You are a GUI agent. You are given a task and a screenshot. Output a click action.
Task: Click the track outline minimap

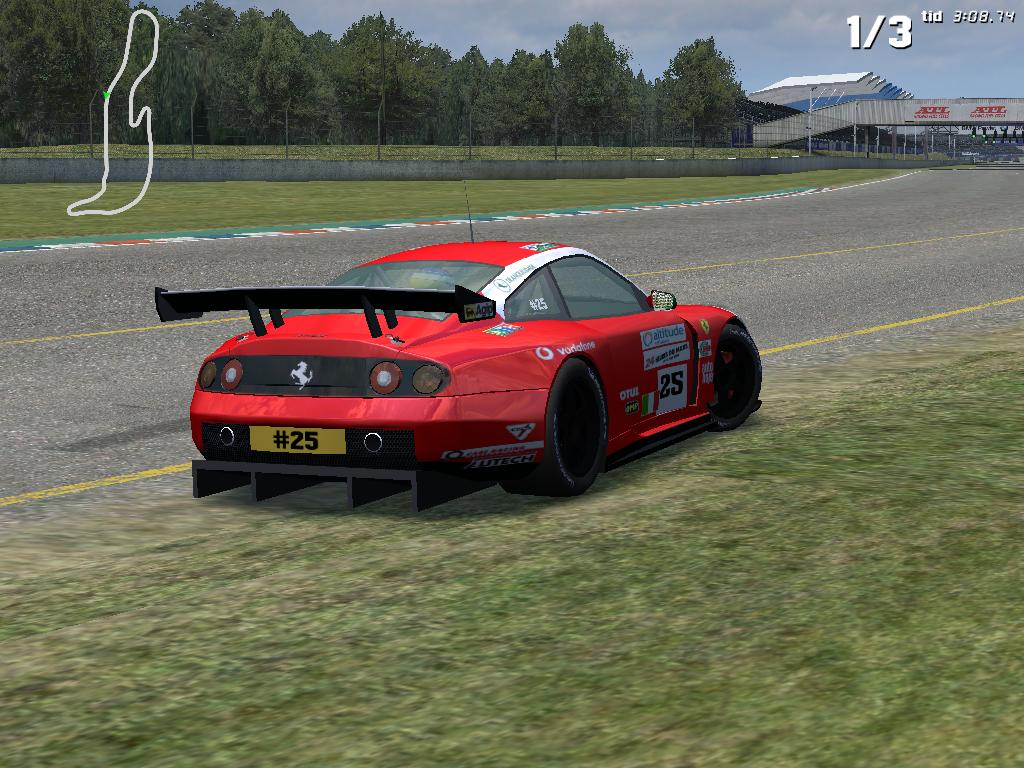click(118, 112)
